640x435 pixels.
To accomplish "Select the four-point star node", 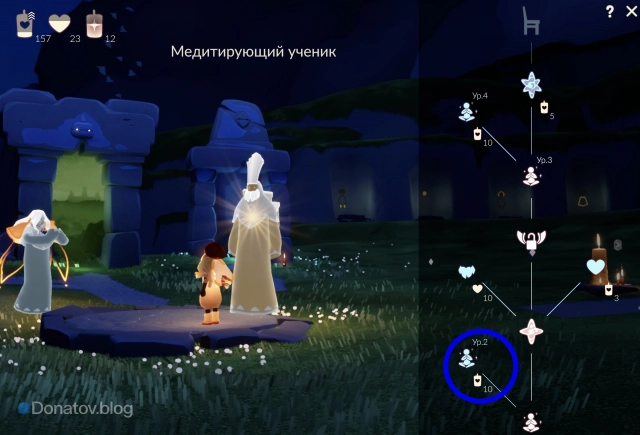I will coord(531,328).
